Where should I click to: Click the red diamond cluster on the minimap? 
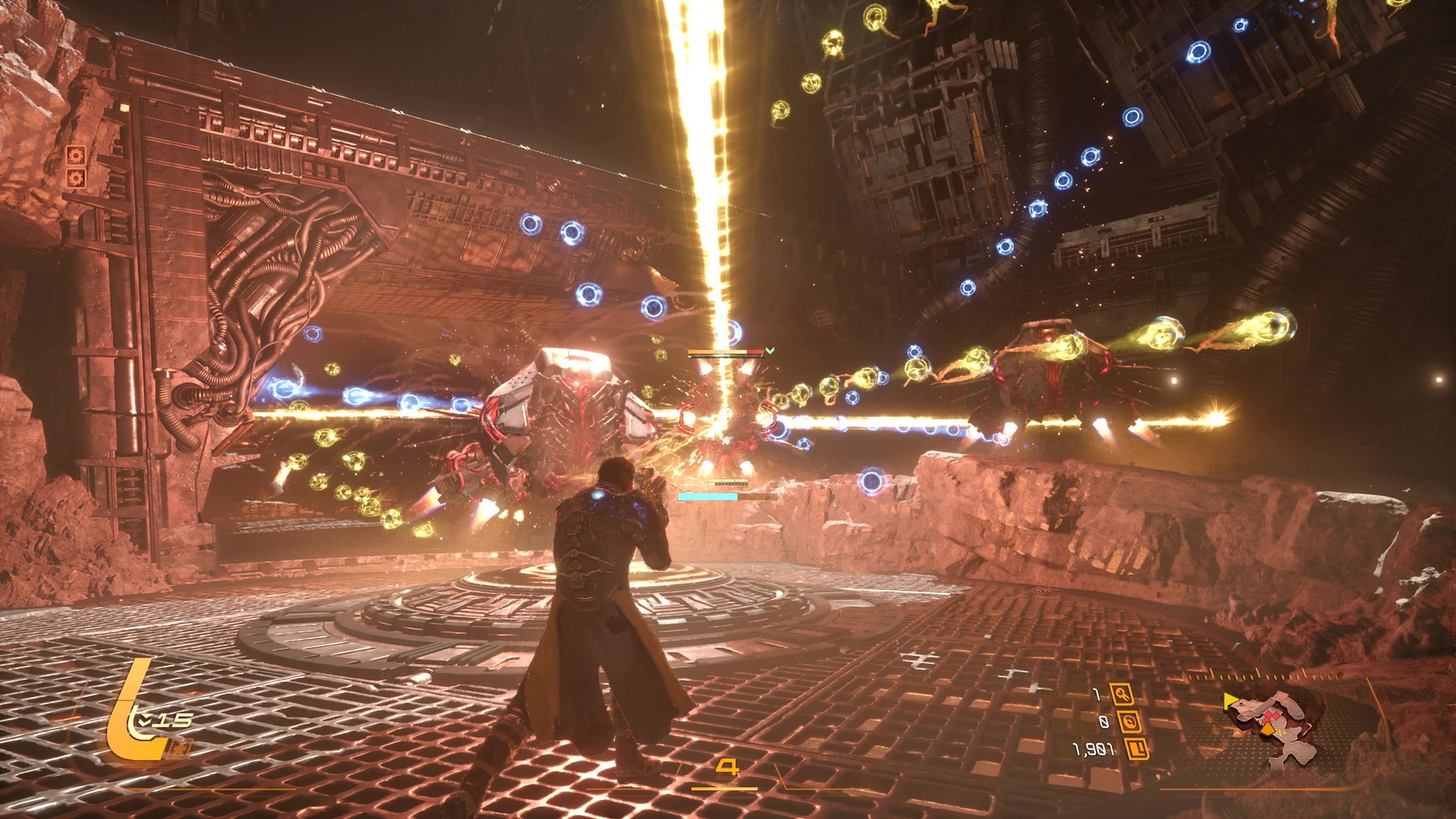click(1270, 717)
